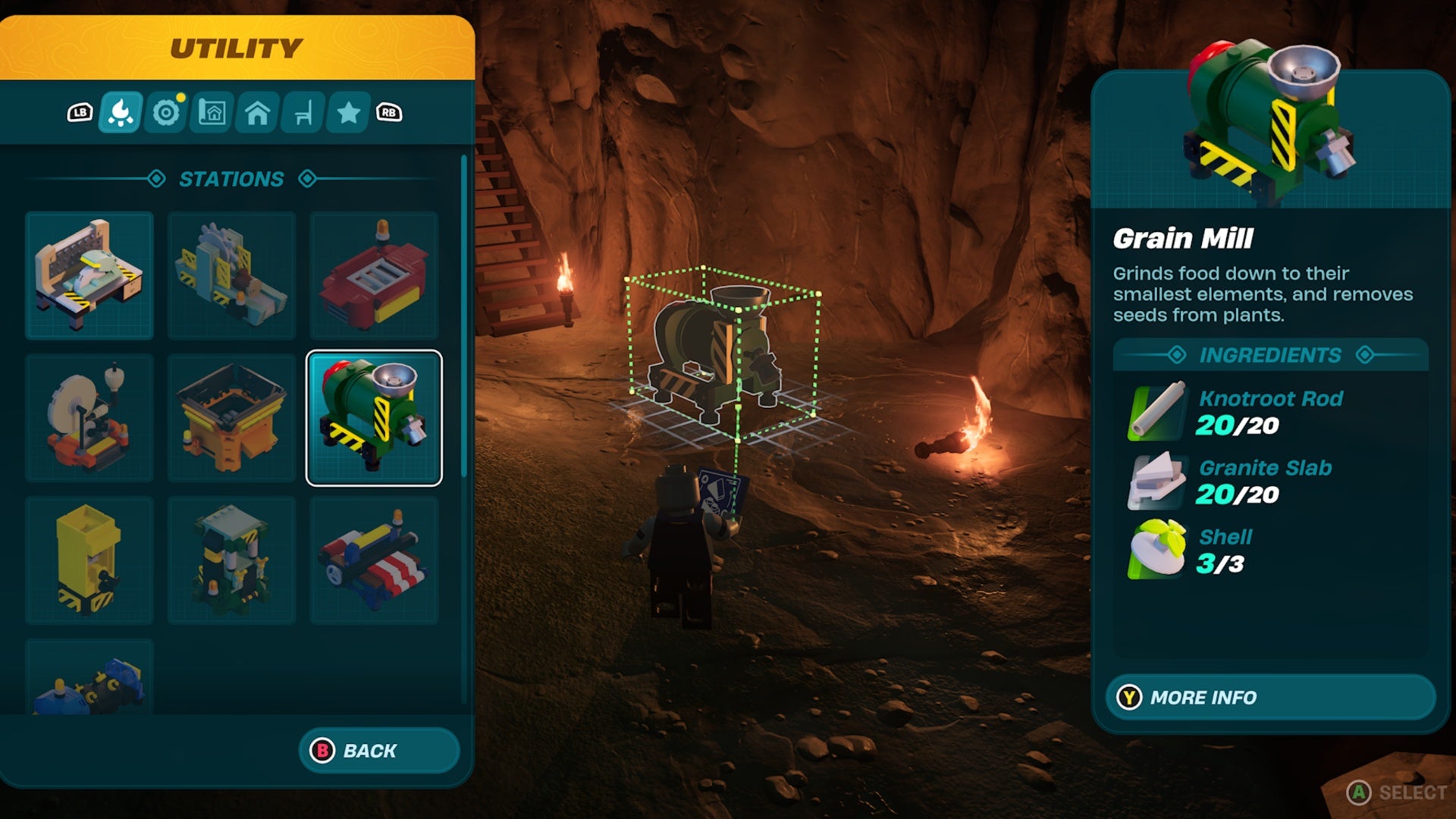The image size is (1456, 819).
Task: Open the house icon category tab
Action: tap(257, 113)
